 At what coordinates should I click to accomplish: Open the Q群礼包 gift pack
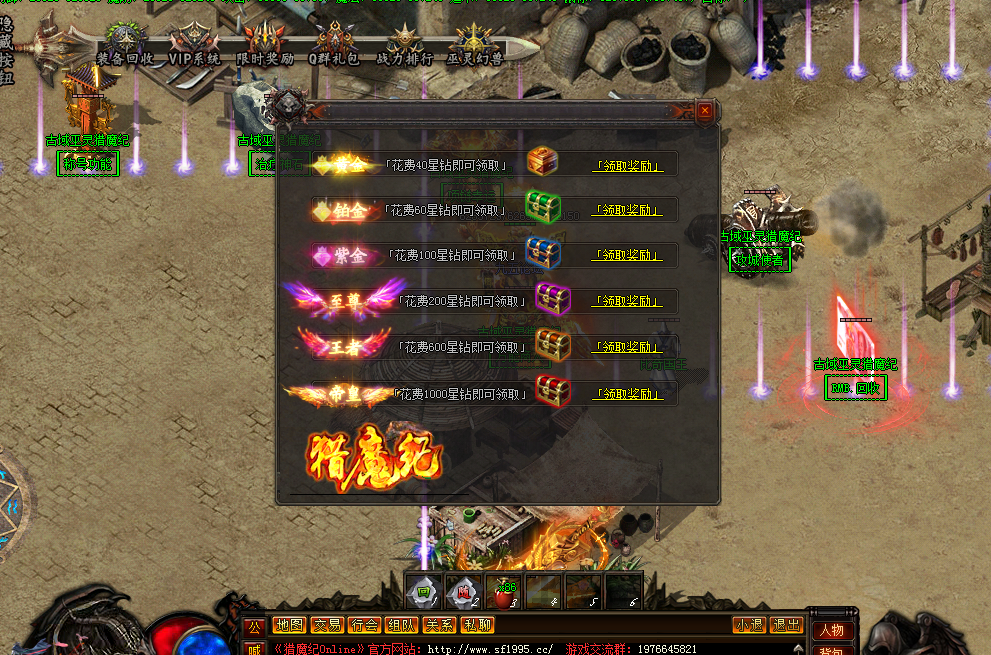pos(334,46)
